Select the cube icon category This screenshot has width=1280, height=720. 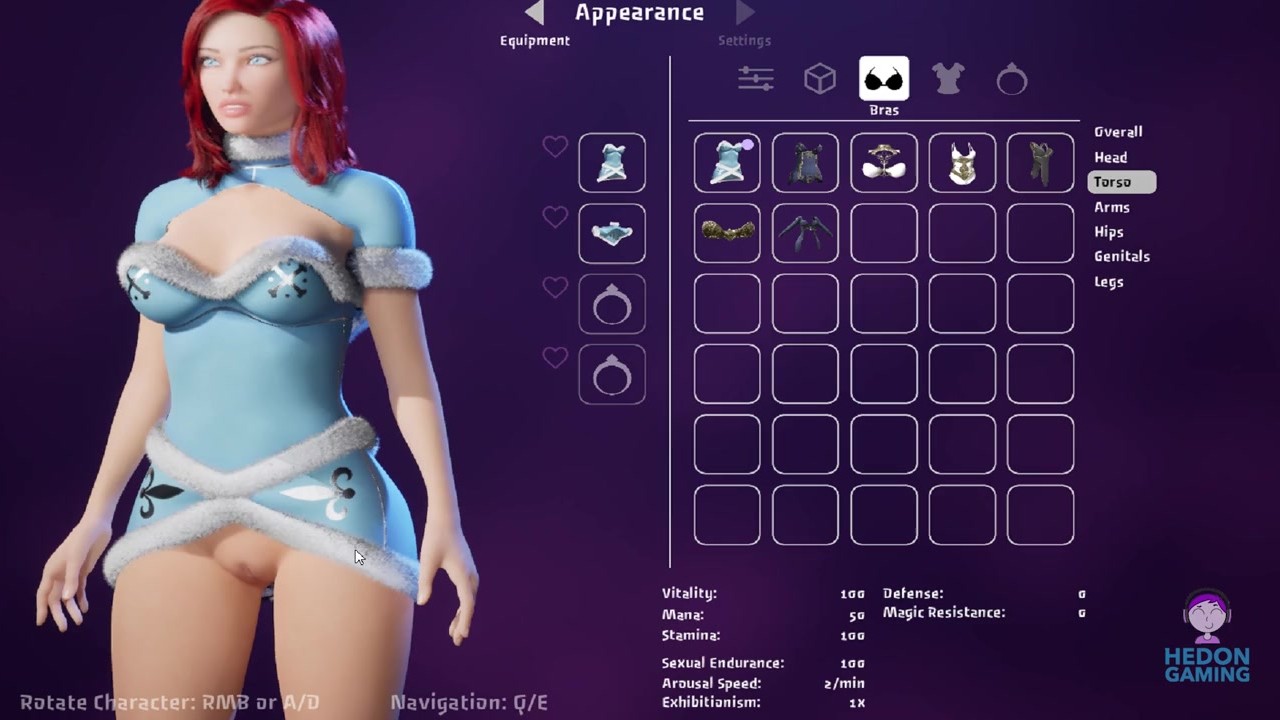(820, 79)
